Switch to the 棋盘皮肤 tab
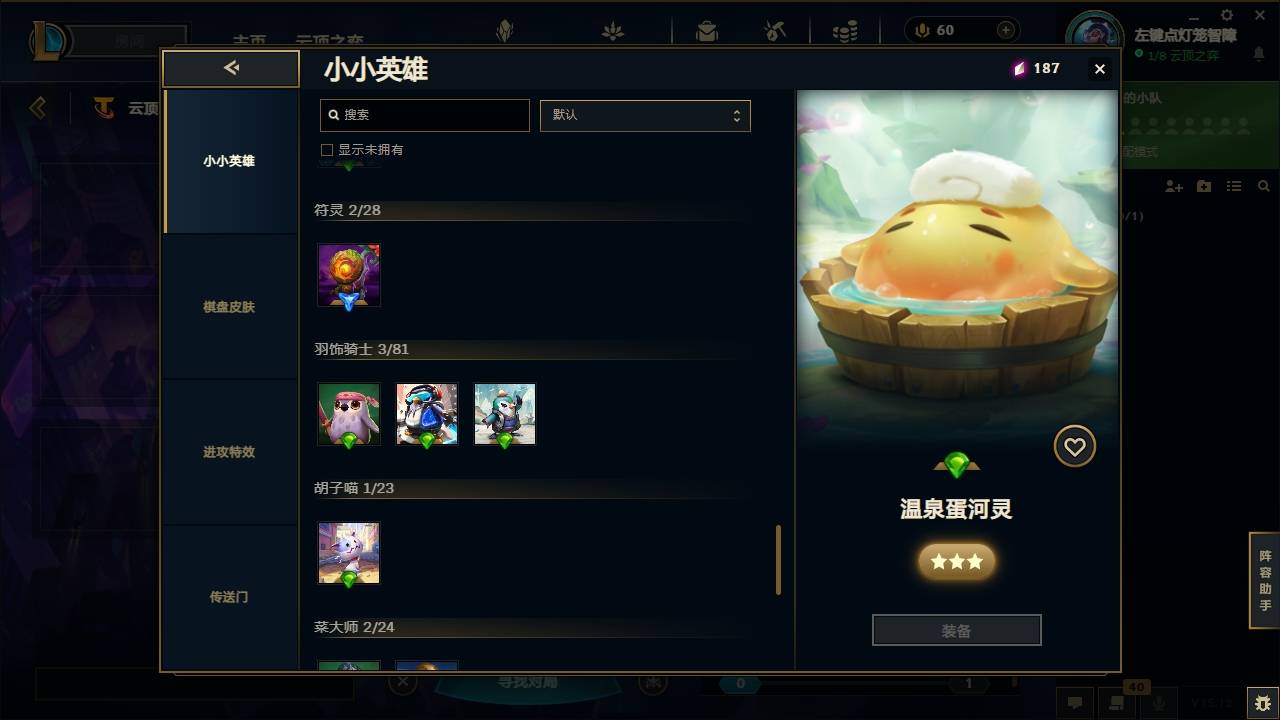The width and height of the screenshot is (1280, 720). (227, 307)
